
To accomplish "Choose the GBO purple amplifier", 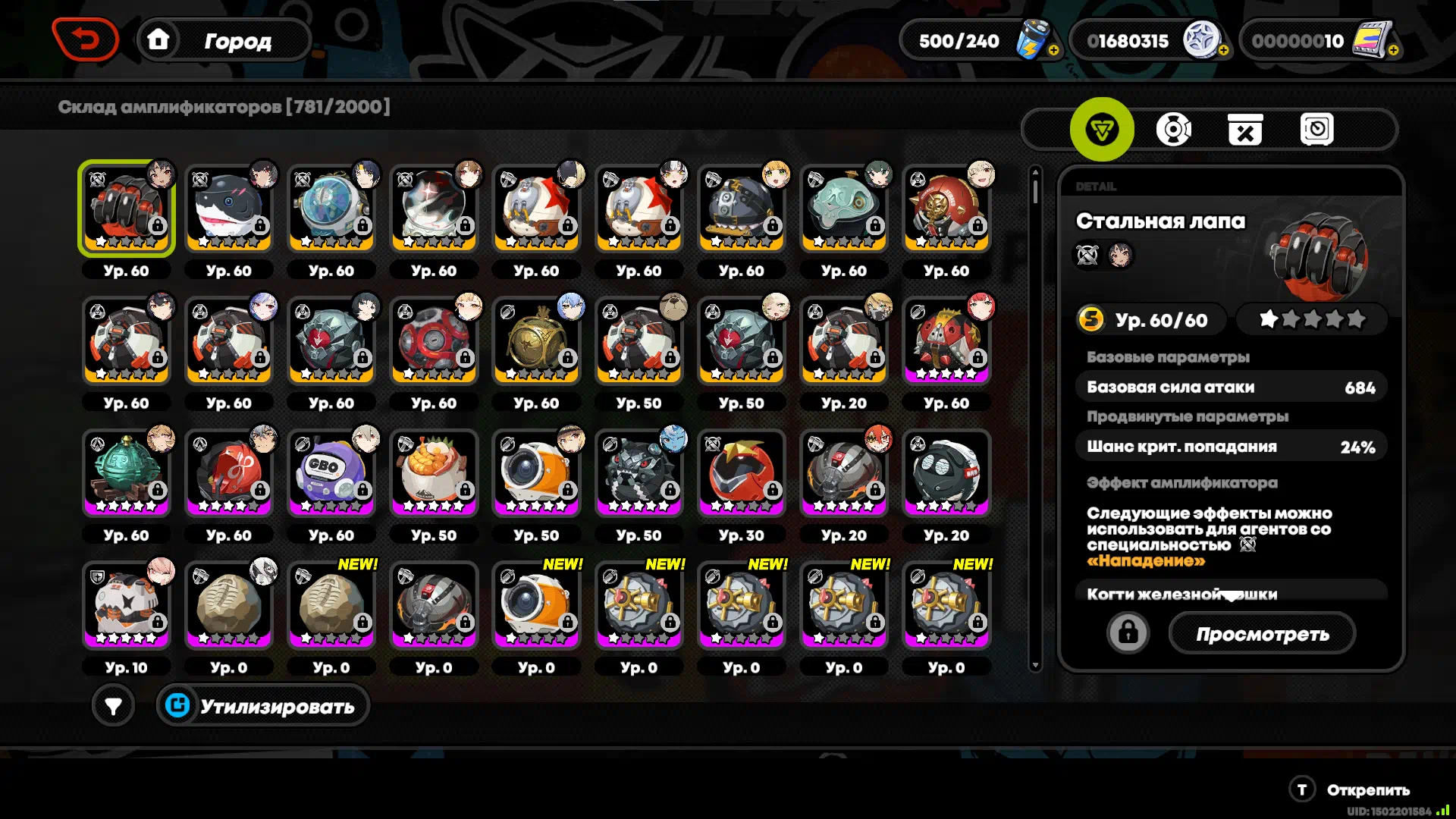I will point(331,473).
